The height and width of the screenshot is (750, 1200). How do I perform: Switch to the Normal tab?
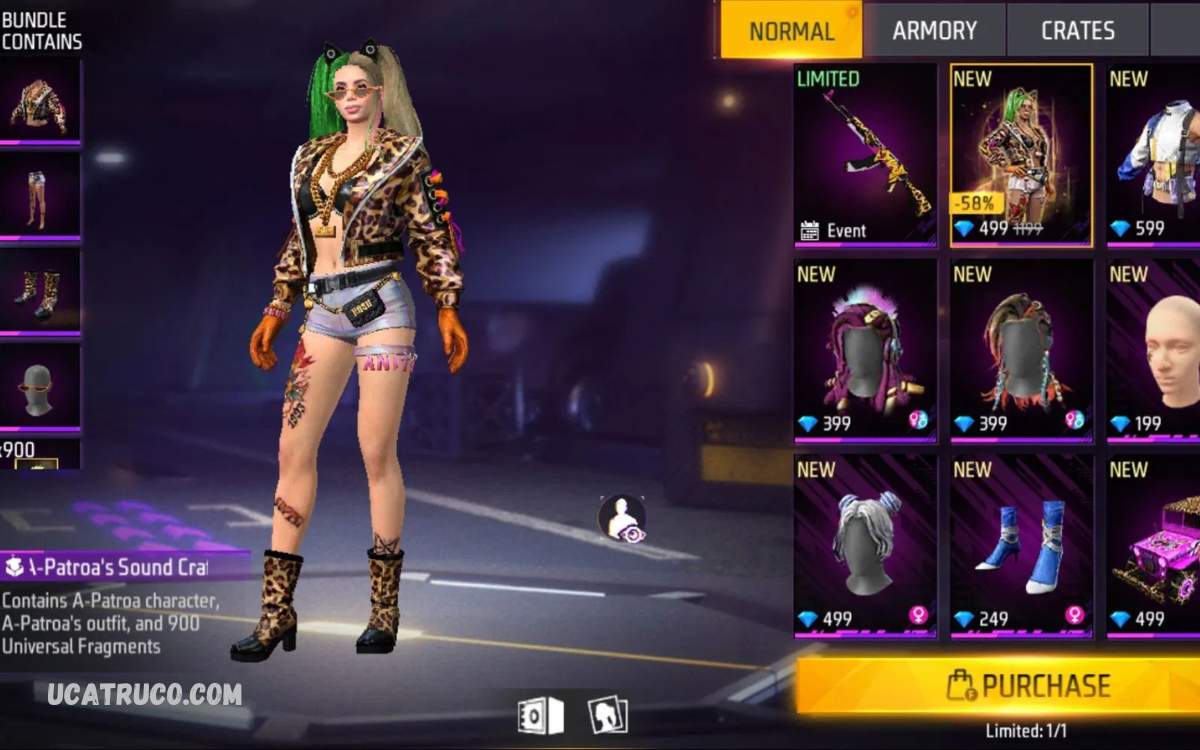(791, 31)
